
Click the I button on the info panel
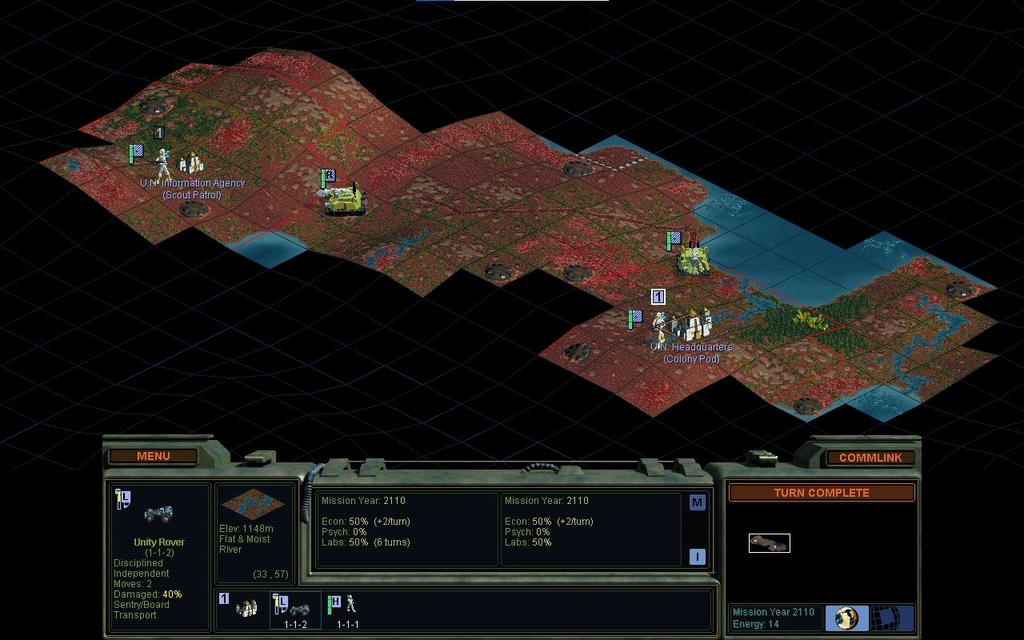point(697,557)
